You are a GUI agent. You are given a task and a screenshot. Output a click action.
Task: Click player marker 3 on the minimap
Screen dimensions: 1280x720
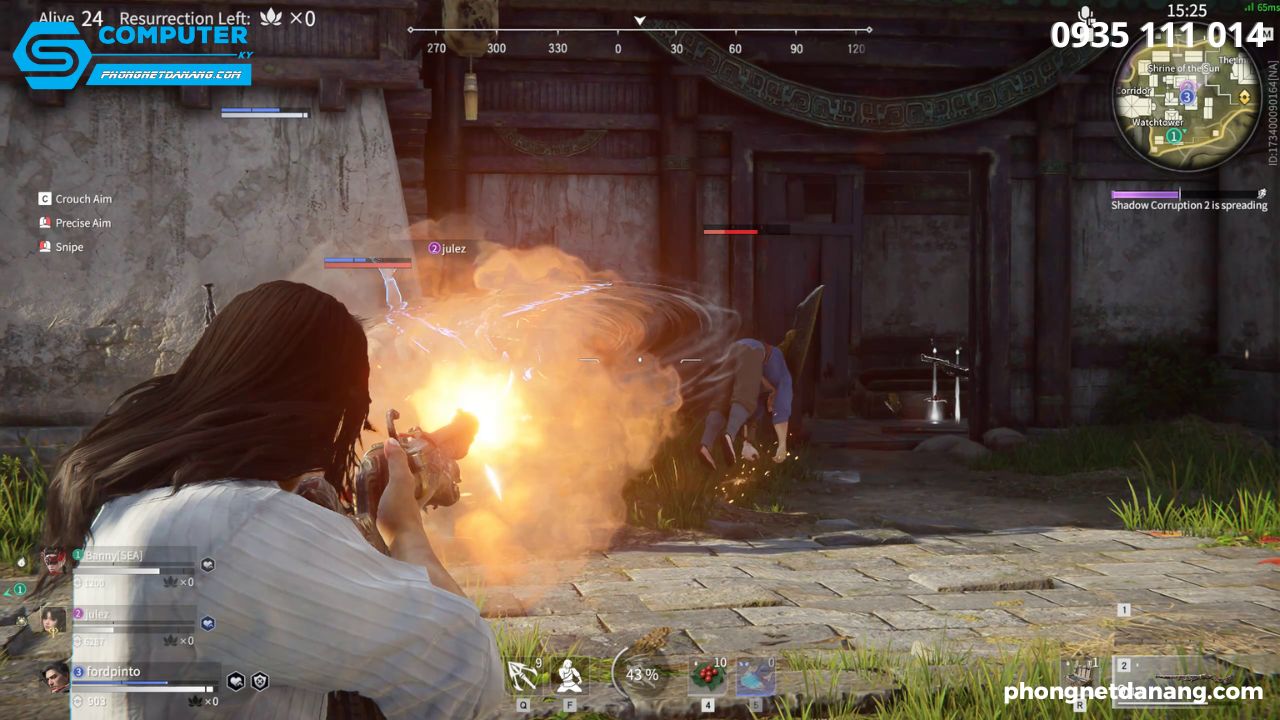coord(1187,97)
